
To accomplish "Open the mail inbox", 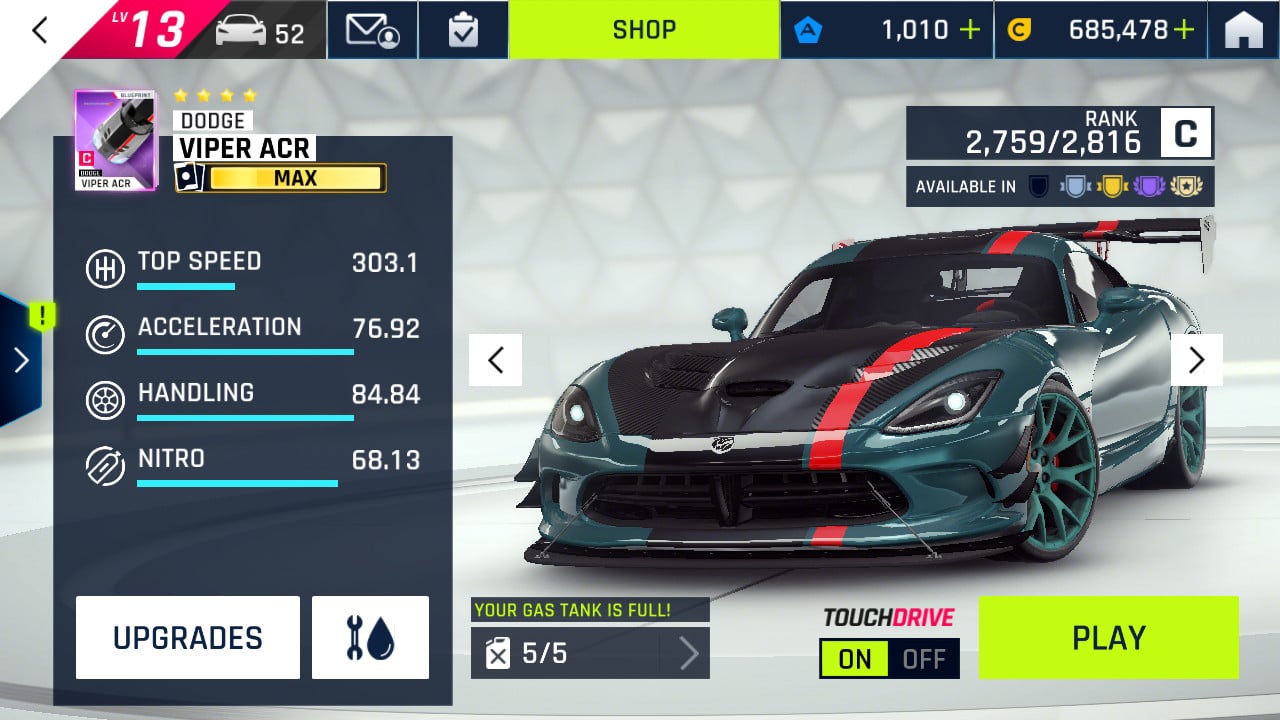I will [372, 30].
